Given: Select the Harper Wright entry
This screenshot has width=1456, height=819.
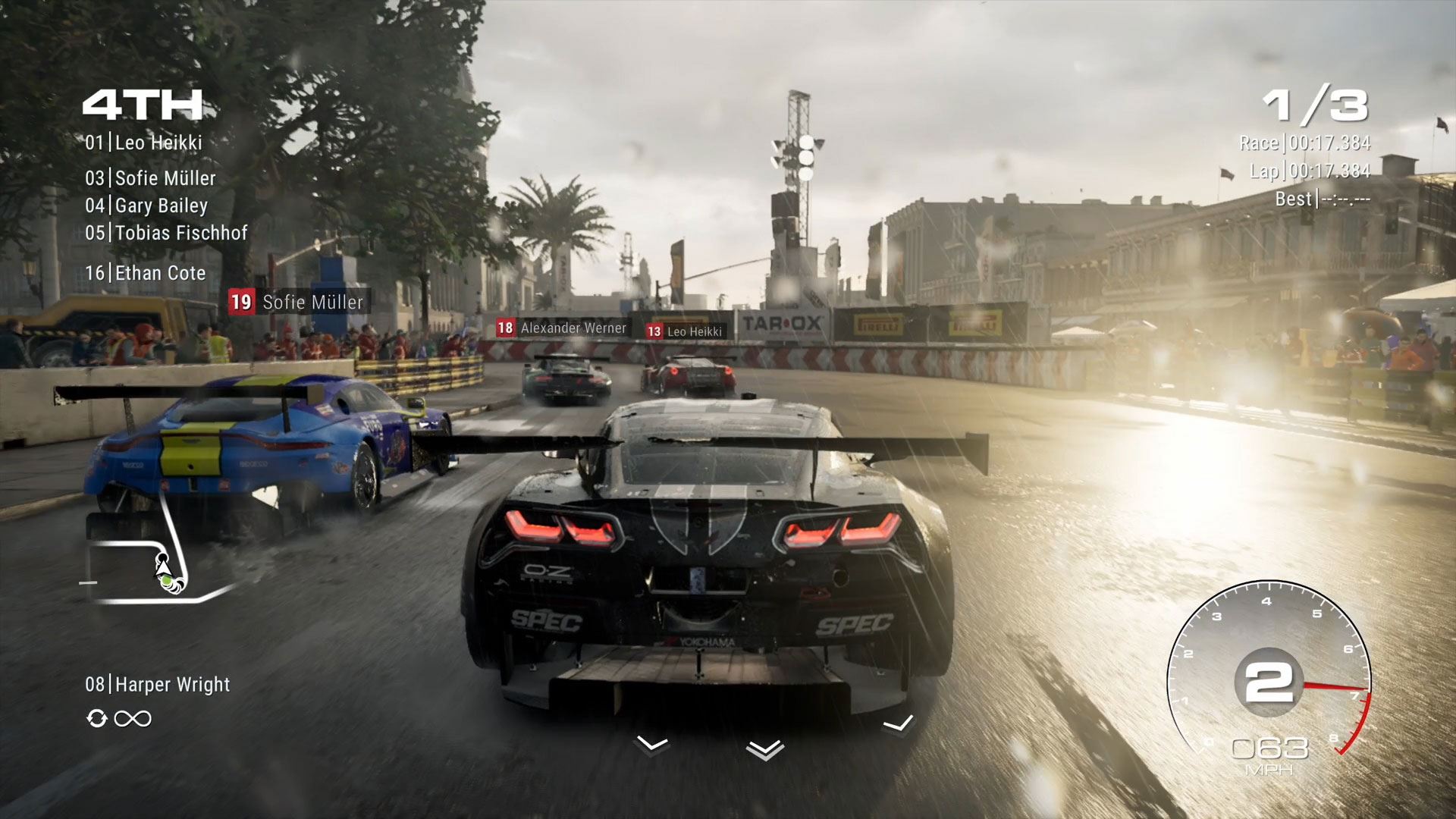Looking at the screenshot, I should (157, 685).
